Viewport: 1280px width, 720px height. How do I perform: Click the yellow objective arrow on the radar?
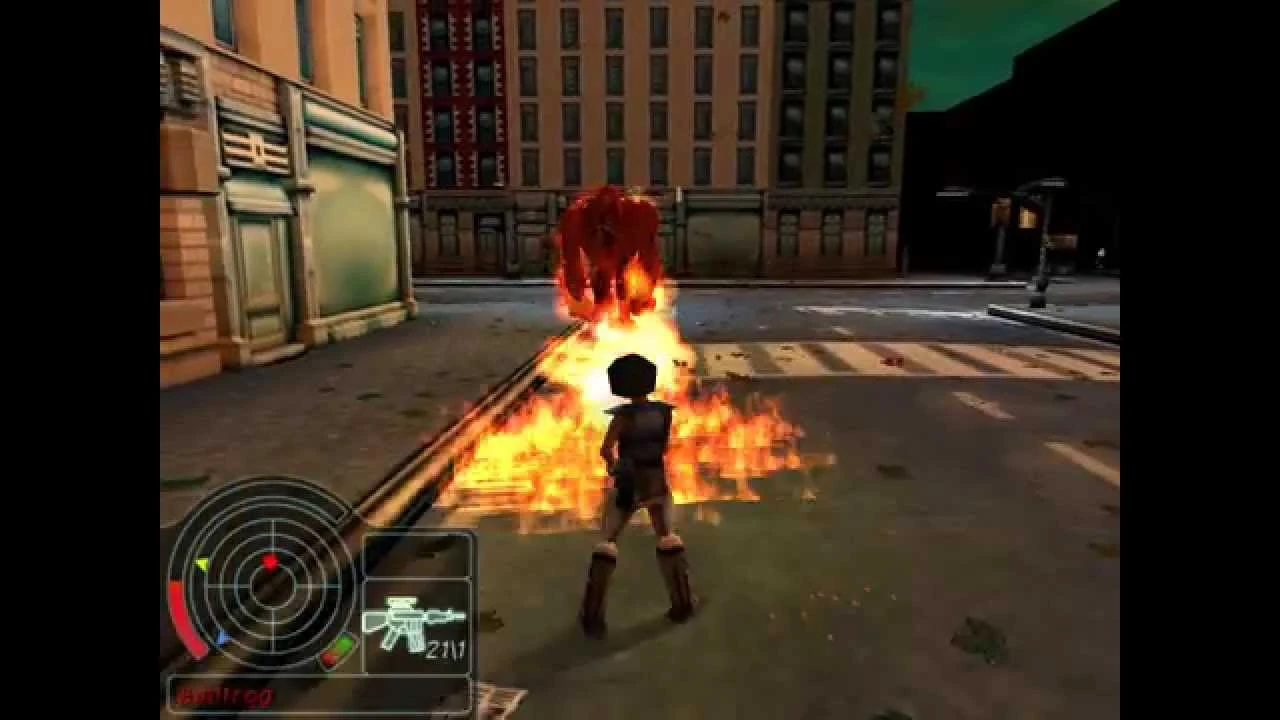[202, 562]
